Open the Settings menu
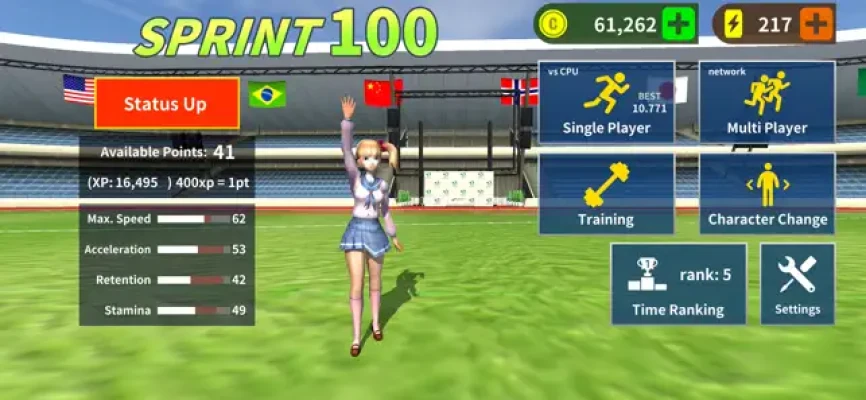 point(797,284)
